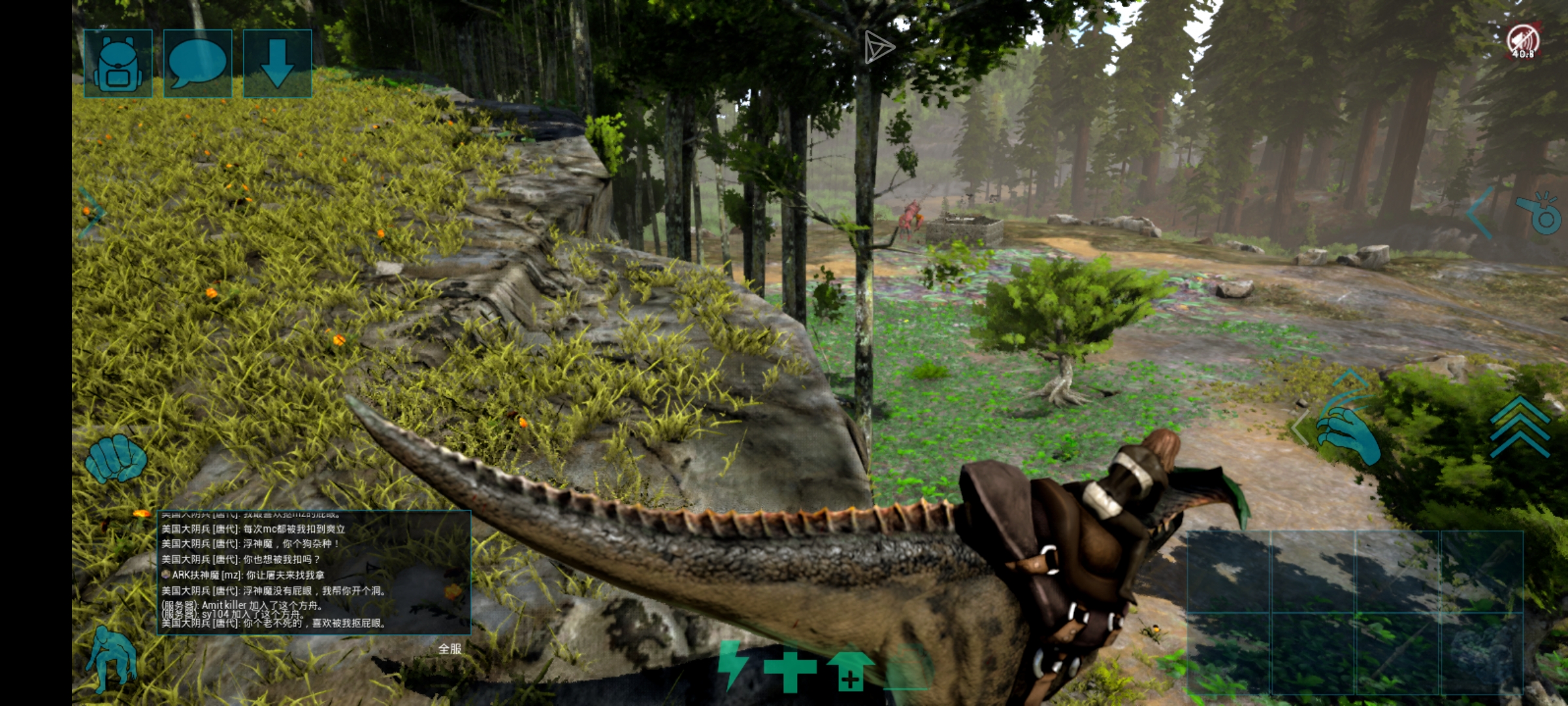
Task: Tap the down arrow dismount button
Action: tap(277, 63)
